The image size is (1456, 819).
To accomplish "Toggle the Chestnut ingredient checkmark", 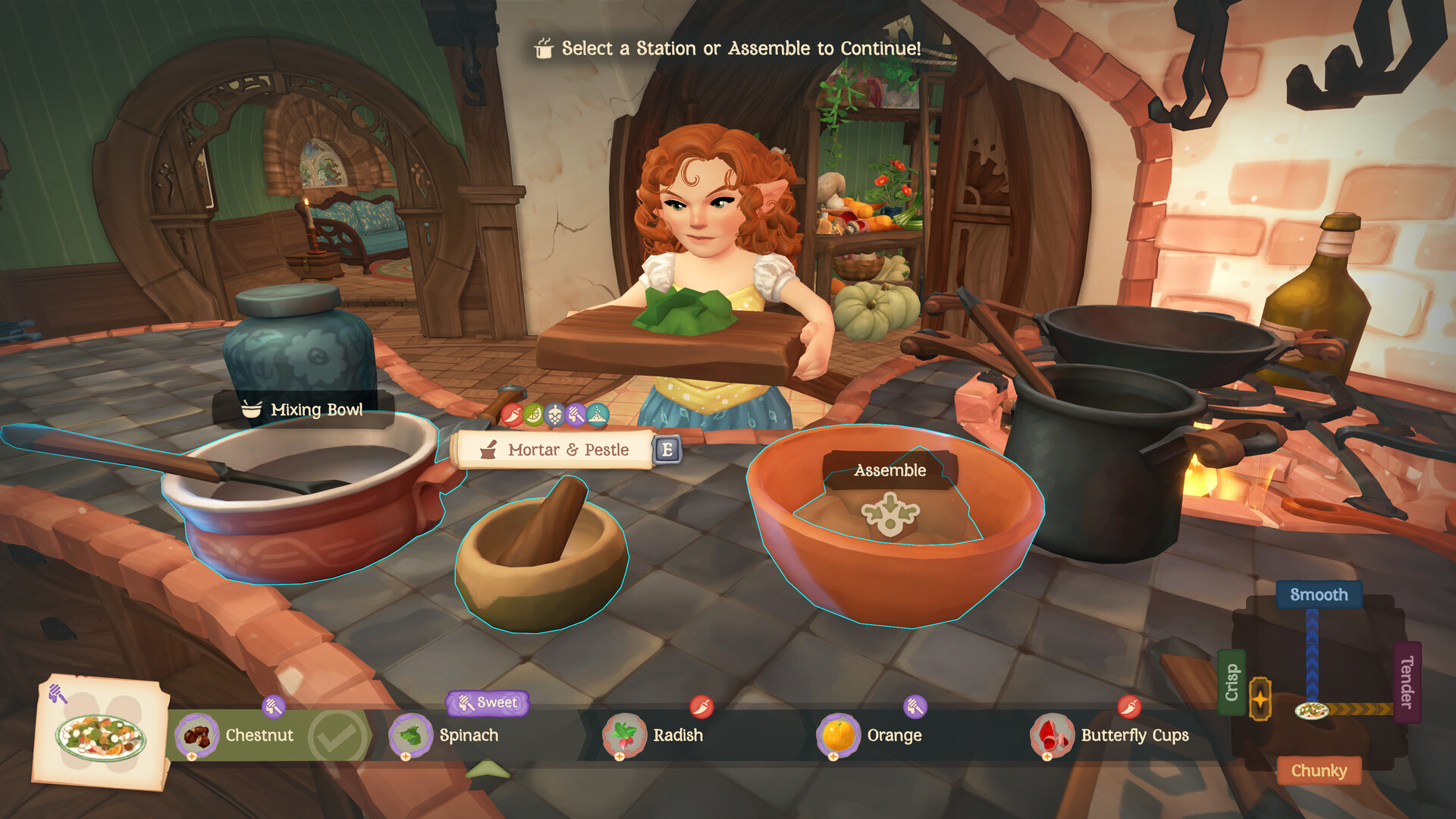I will tap(334, 735).
